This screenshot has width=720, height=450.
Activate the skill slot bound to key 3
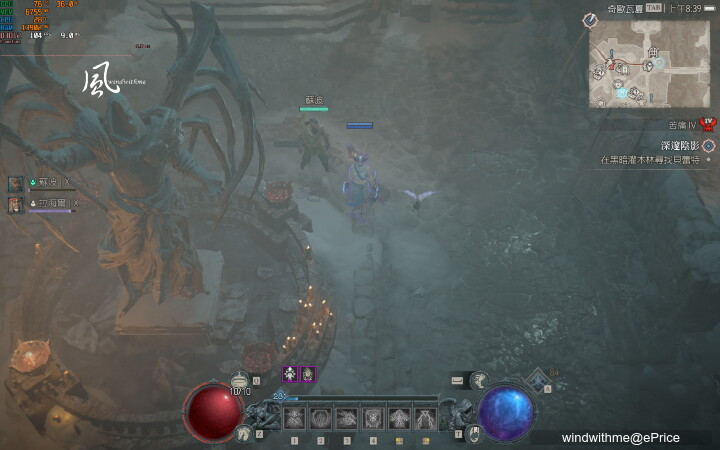(347, 418)
